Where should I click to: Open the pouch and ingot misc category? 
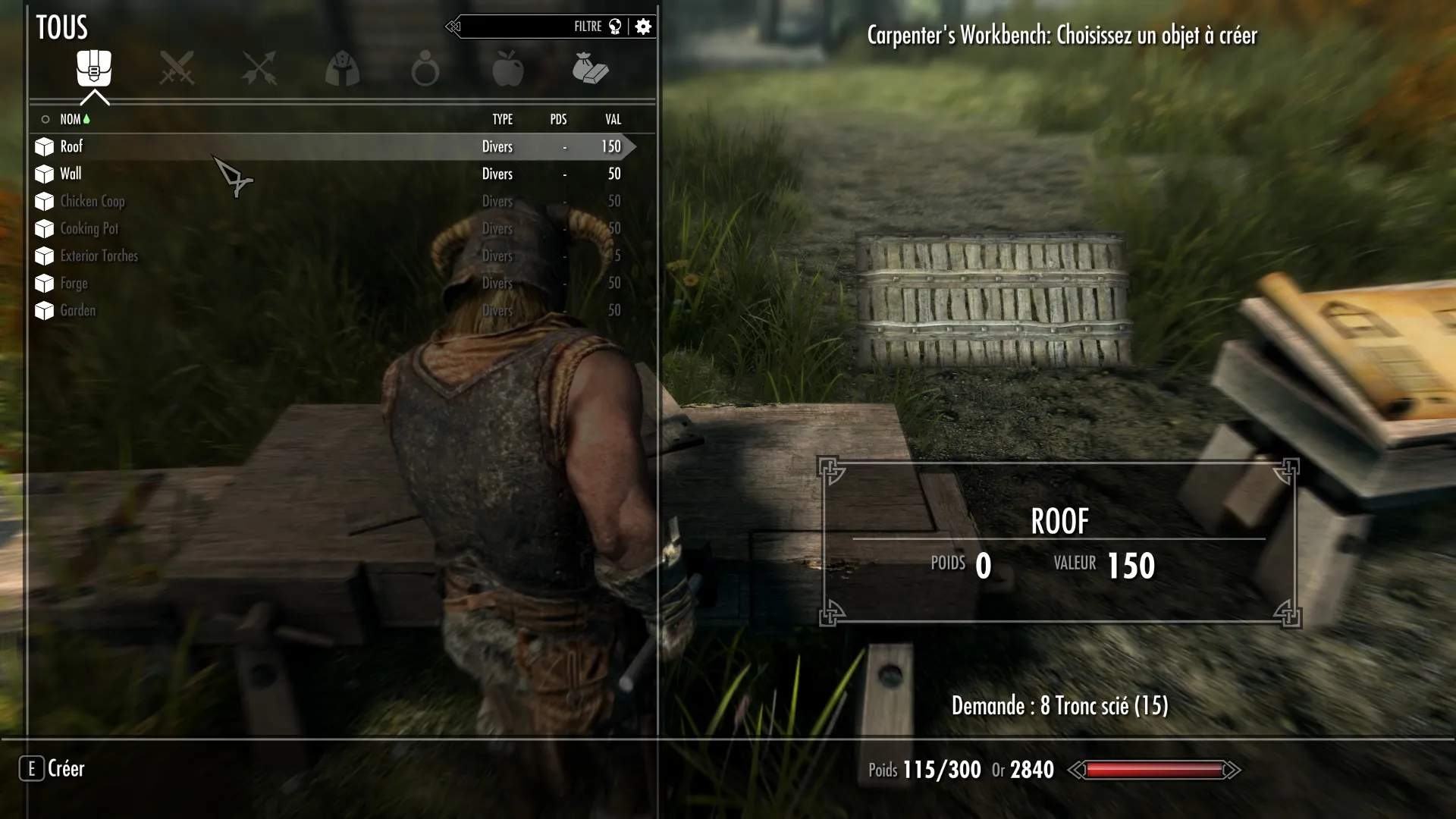click(590, 68)
